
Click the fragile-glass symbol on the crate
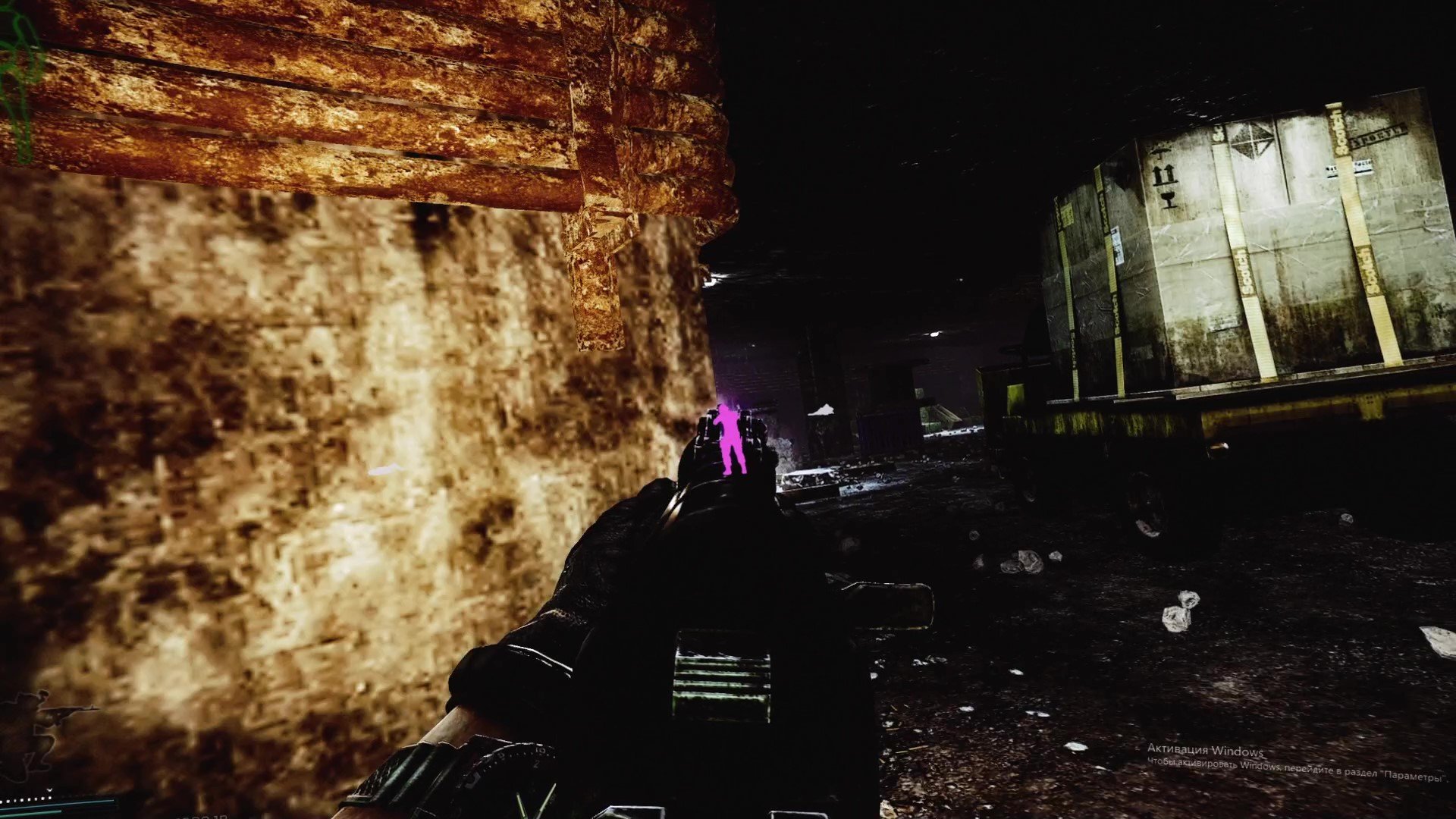point(1169,199)
